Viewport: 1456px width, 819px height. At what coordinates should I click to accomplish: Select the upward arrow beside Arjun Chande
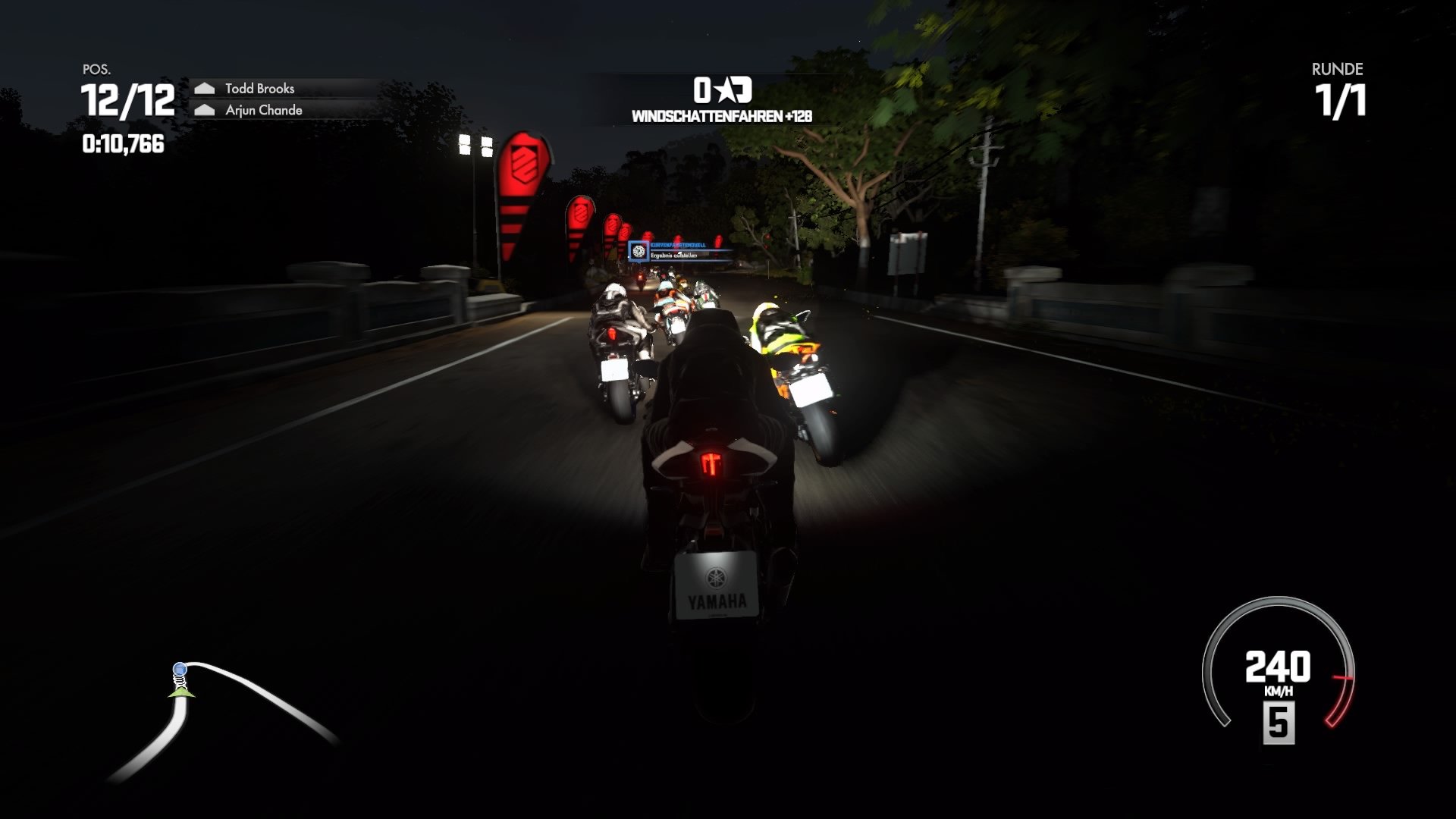click(203, 108)
